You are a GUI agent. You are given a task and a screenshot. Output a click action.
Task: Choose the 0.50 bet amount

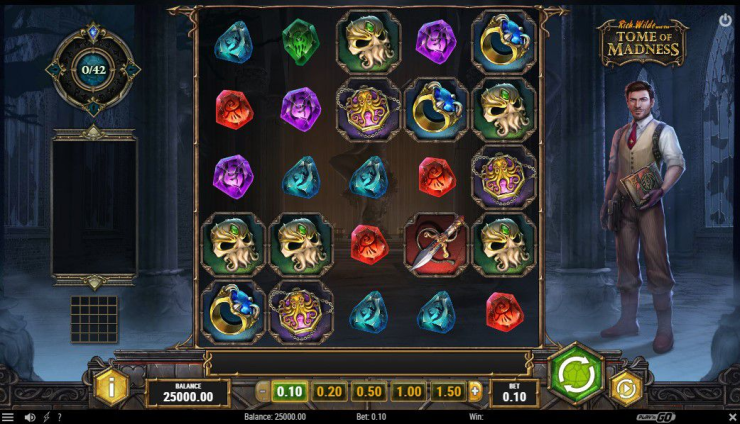367,391
